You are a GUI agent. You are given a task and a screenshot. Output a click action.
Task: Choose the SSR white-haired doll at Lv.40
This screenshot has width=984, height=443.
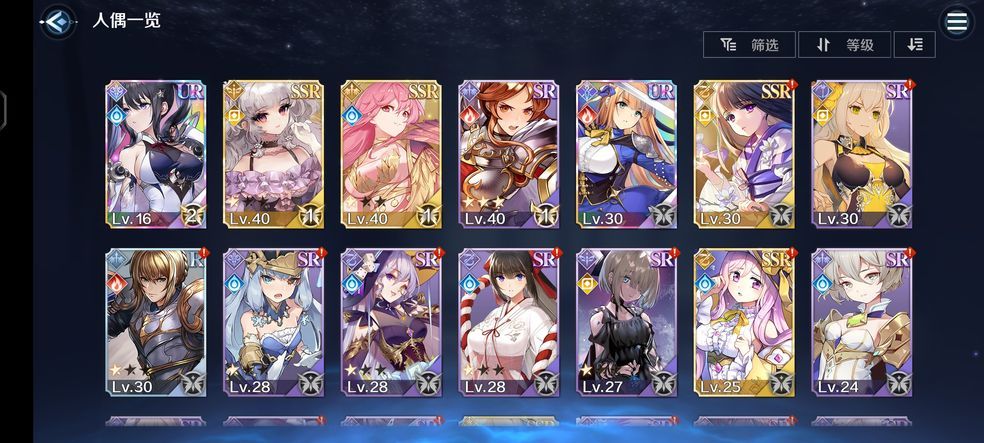click(273, 154)
